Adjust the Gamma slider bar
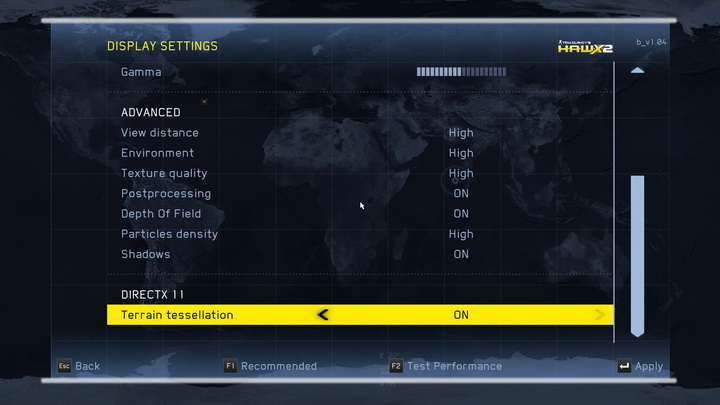The width and height of the screenshot is (720, 405). (x=460, y=72)
